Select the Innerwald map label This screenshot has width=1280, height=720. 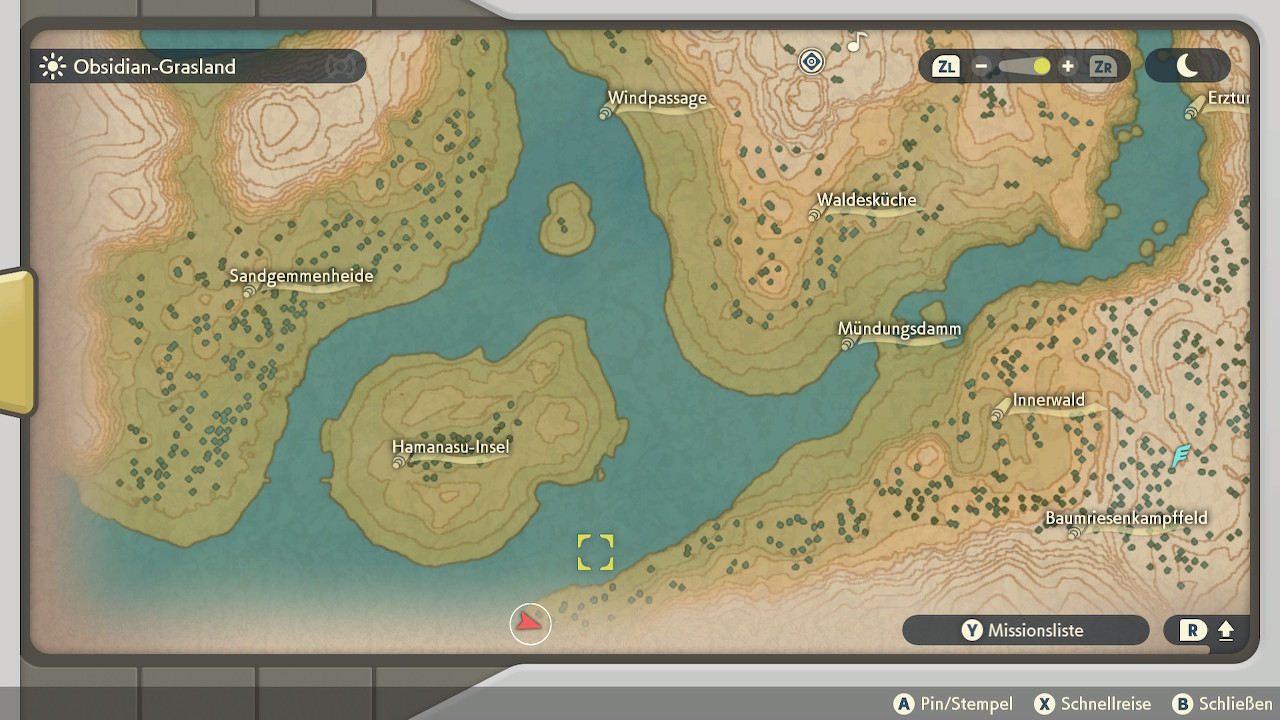(x=1048, y=401)
